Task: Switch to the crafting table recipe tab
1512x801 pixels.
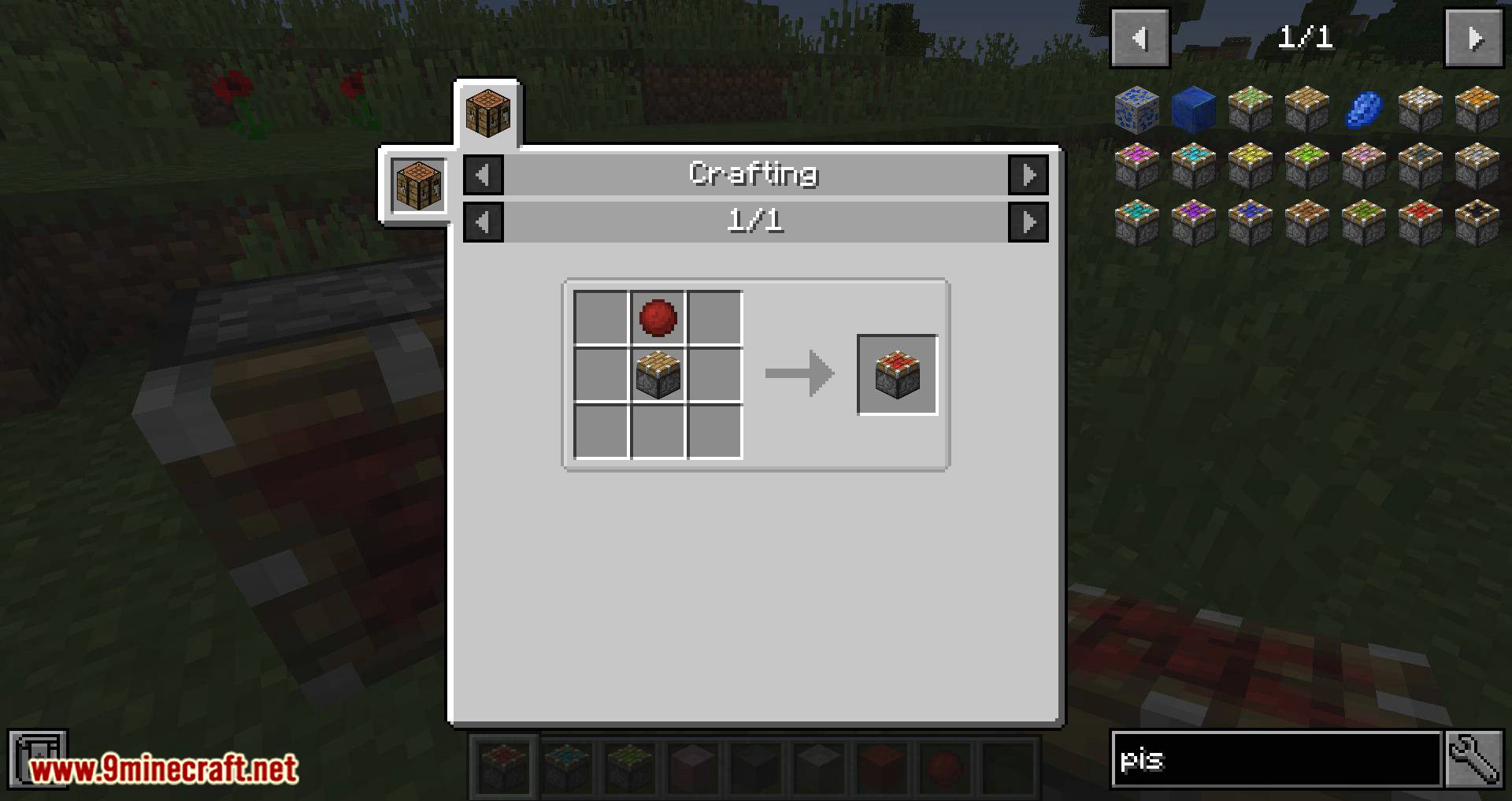Action: click(x=488, y=109)
